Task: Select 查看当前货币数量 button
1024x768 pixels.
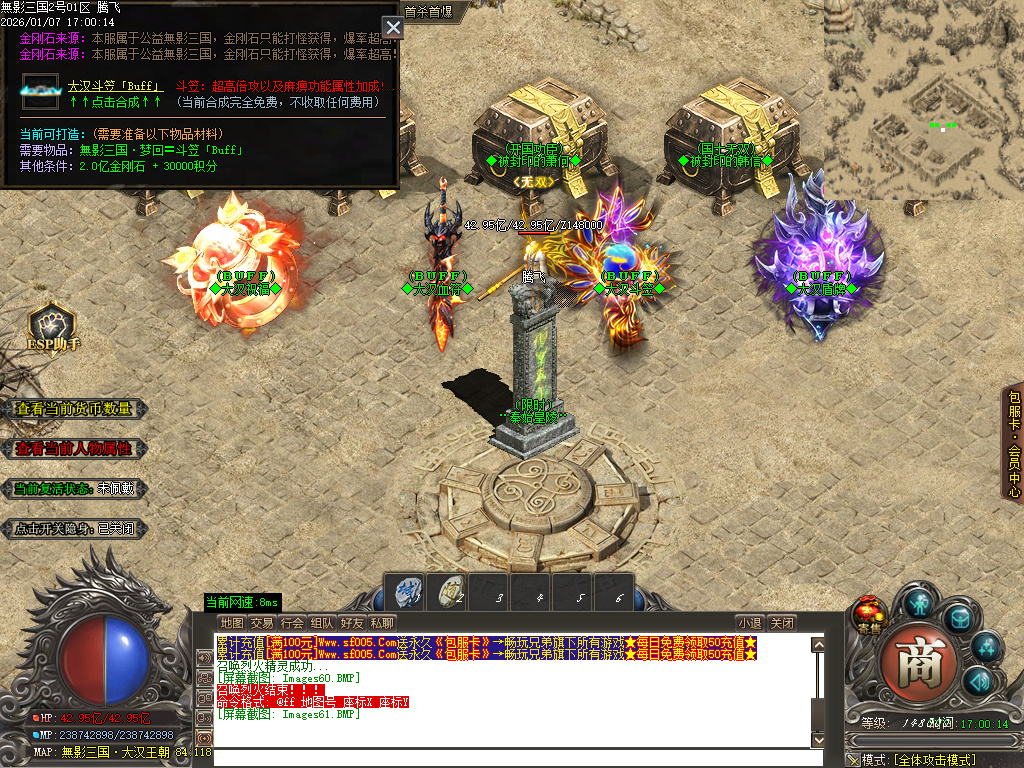Action: pyautogui.click(x=74, y=409)
